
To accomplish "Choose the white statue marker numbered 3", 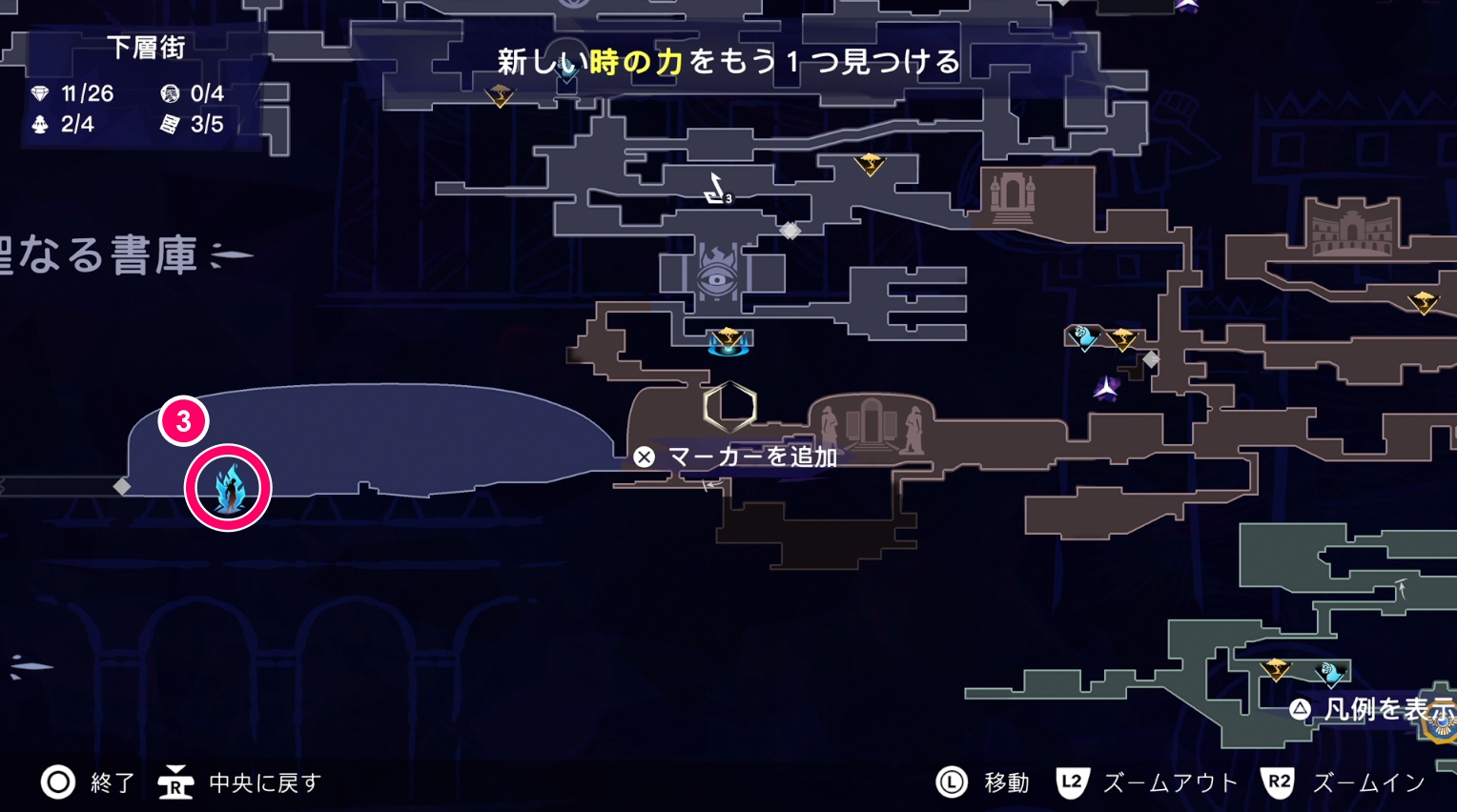I will tap(716, 189).
